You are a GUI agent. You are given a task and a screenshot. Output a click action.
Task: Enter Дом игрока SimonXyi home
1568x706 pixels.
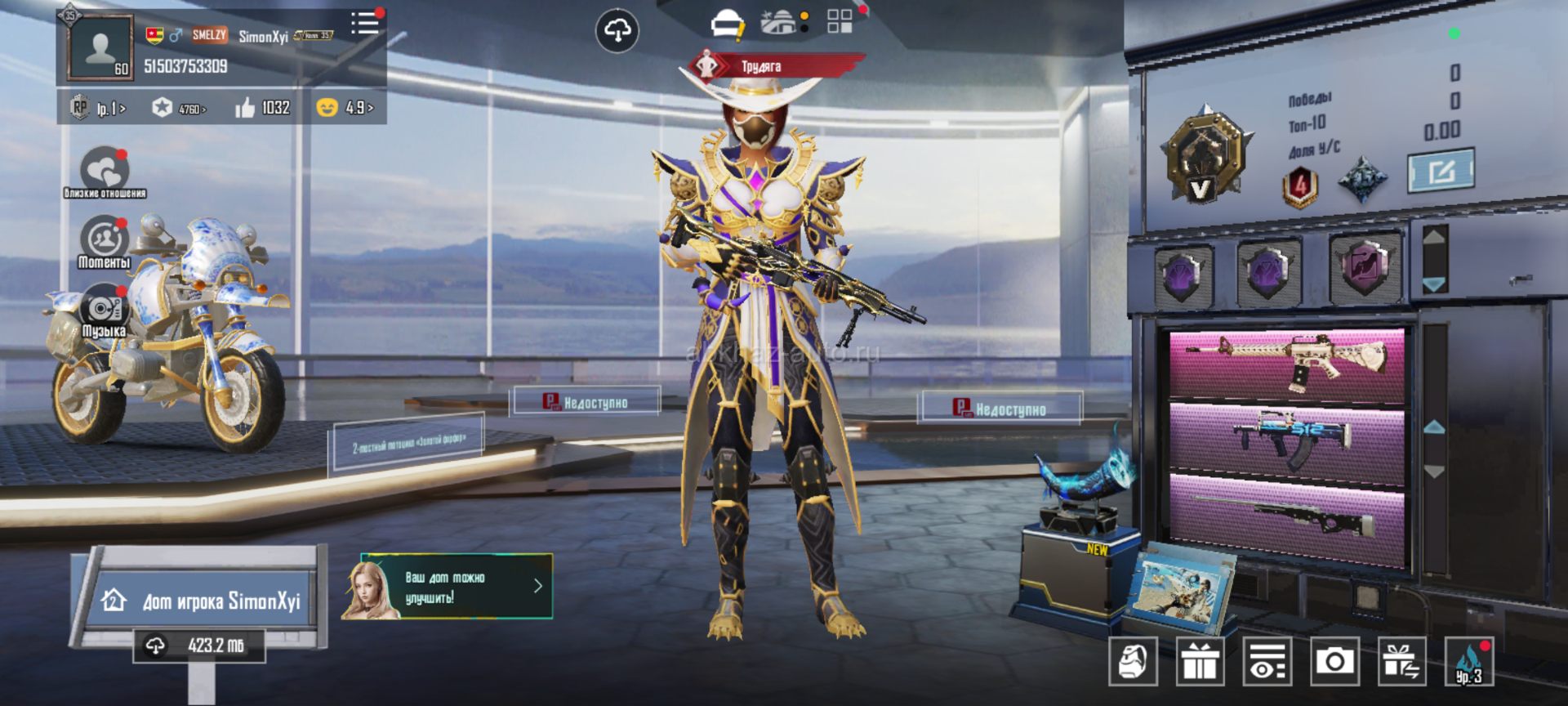pyautogui.click(x=203, y=601)
